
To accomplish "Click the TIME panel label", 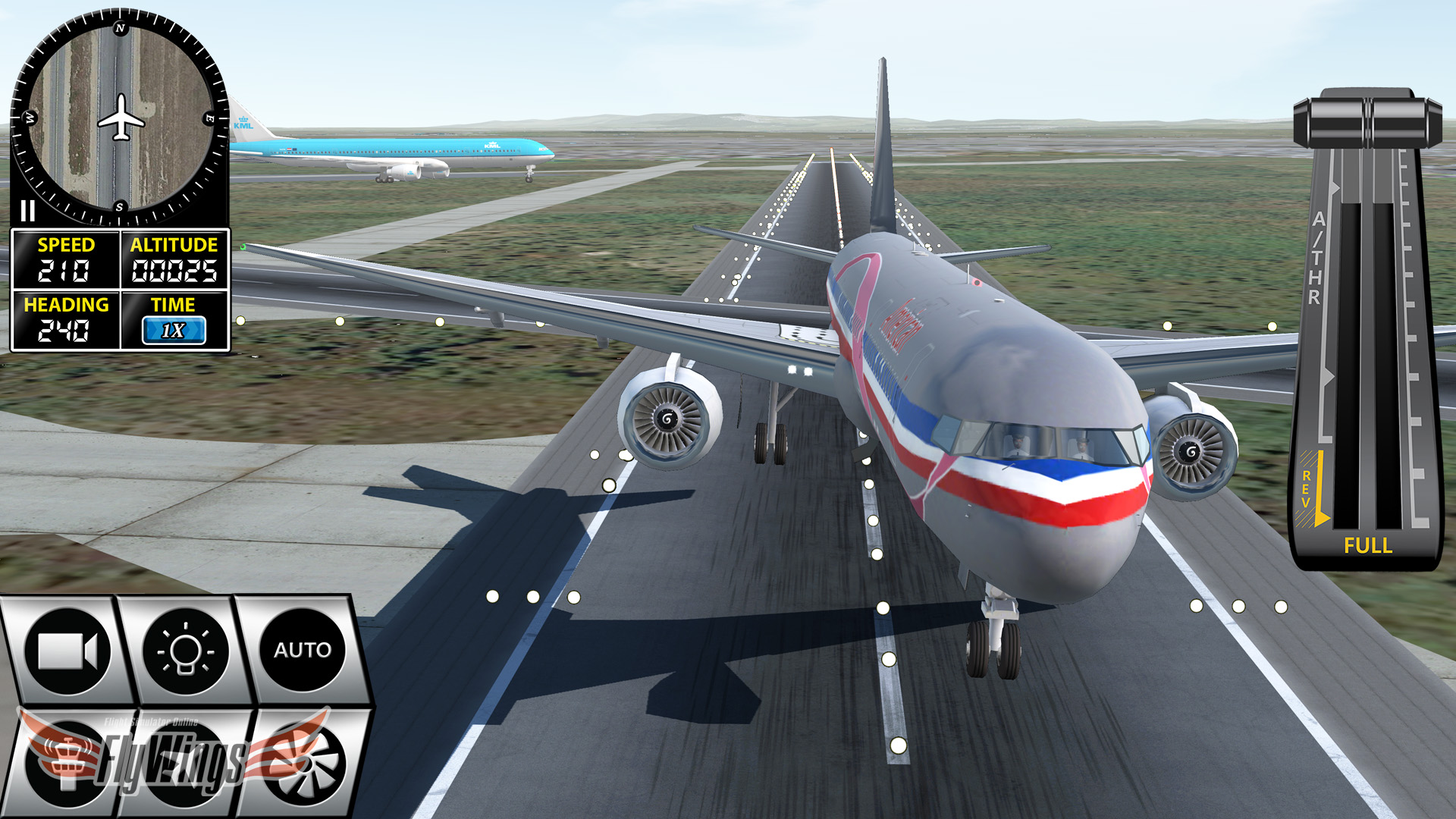I will [174, 306].
